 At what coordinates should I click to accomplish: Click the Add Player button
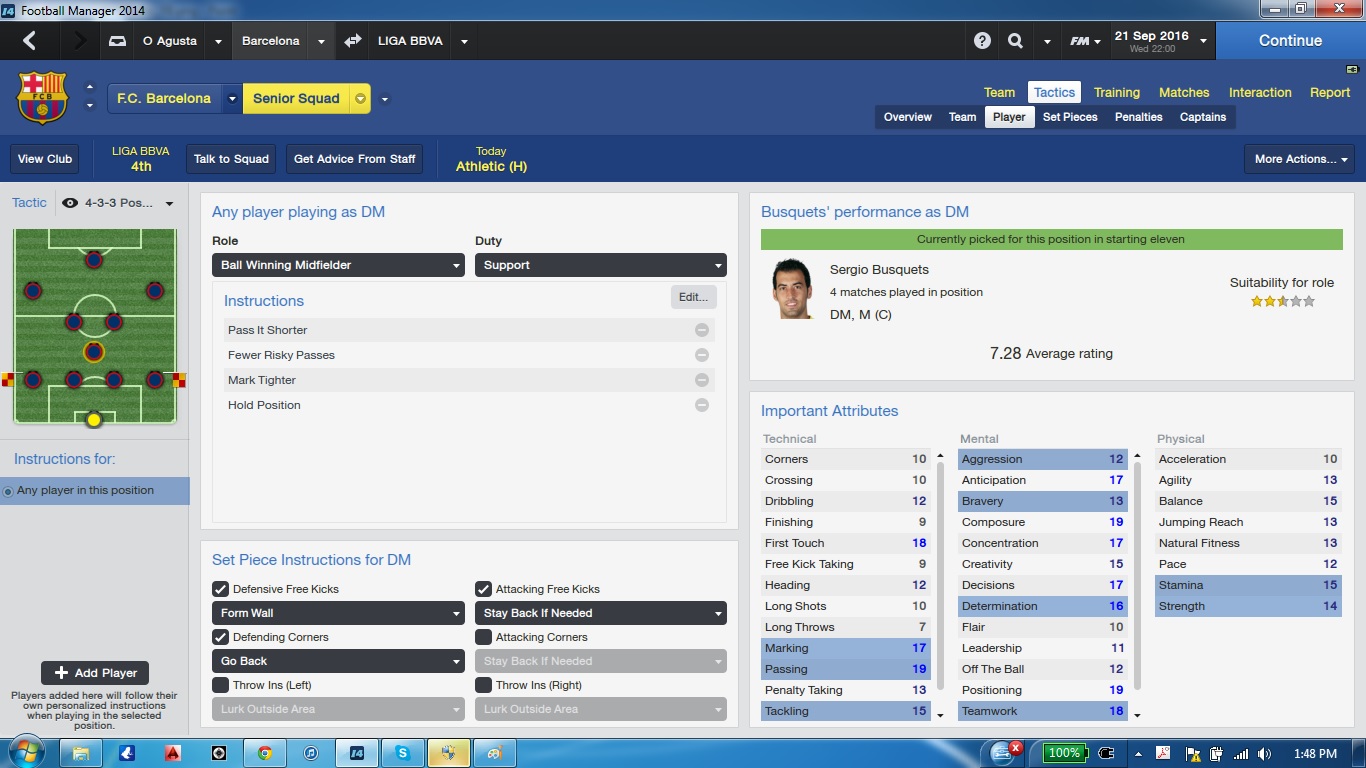click(95, 673)
